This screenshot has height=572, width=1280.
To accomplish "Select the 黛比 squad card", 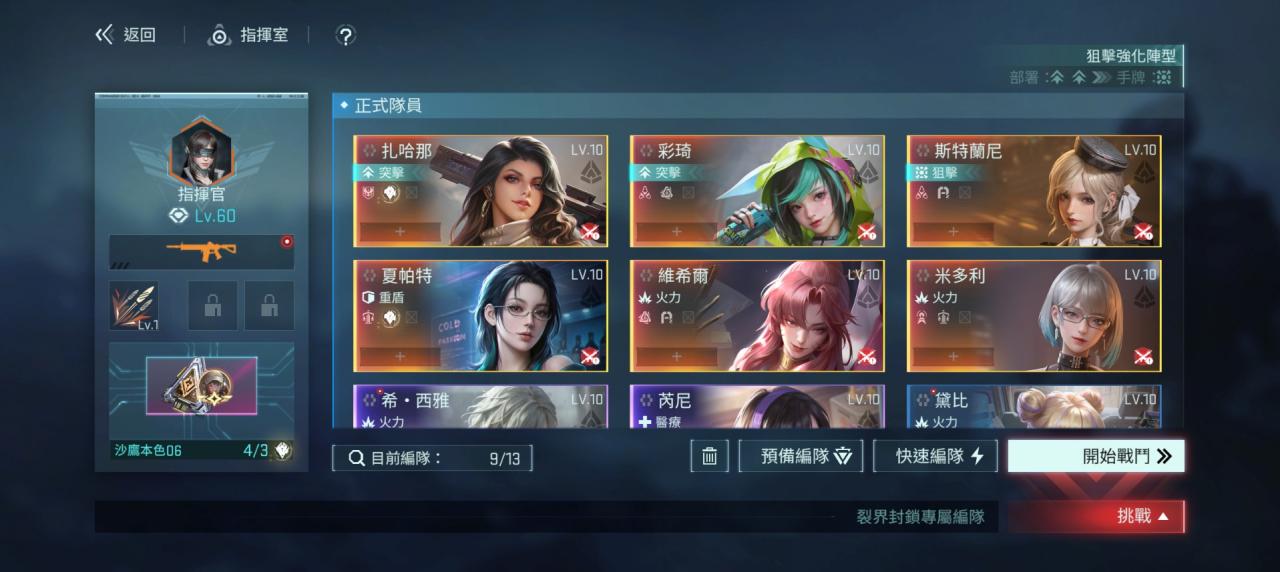I will coord(1034,407).
